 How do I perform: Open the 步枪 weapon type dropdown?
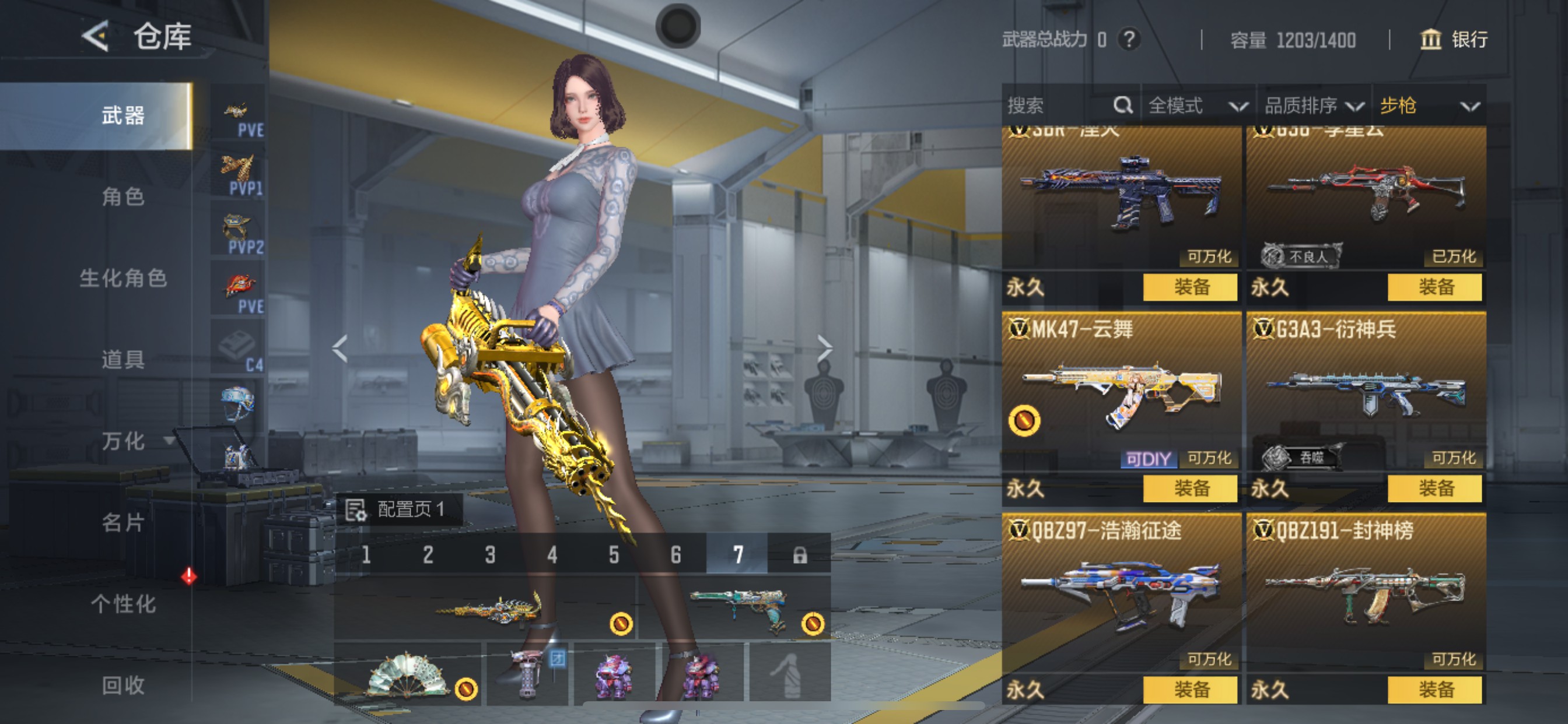pyautogui.click(x=1428, y=106)
